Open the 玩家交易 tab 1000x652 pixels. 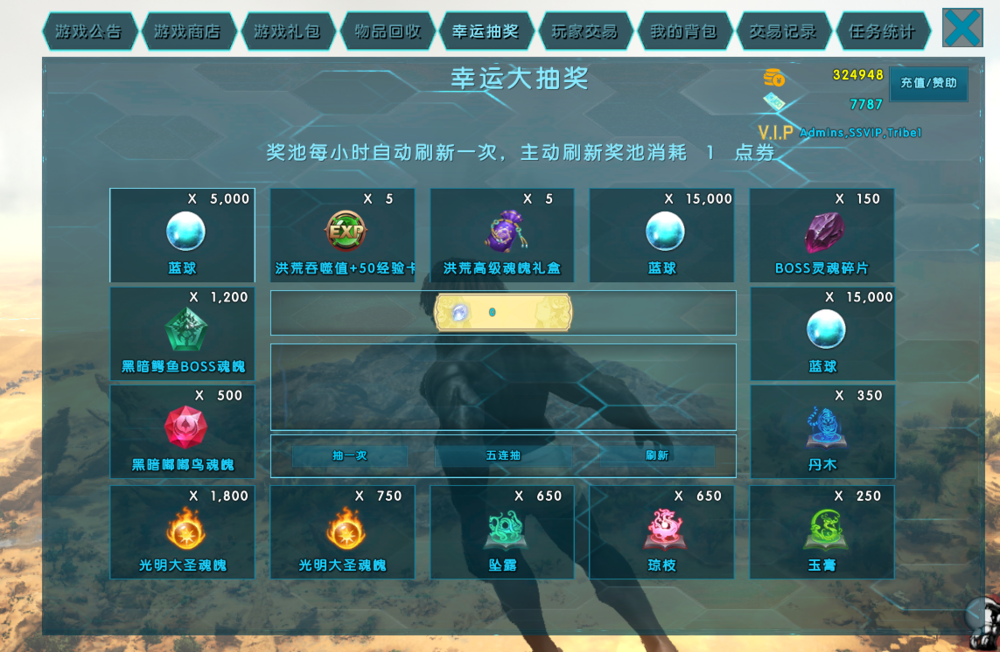[585, 32]
